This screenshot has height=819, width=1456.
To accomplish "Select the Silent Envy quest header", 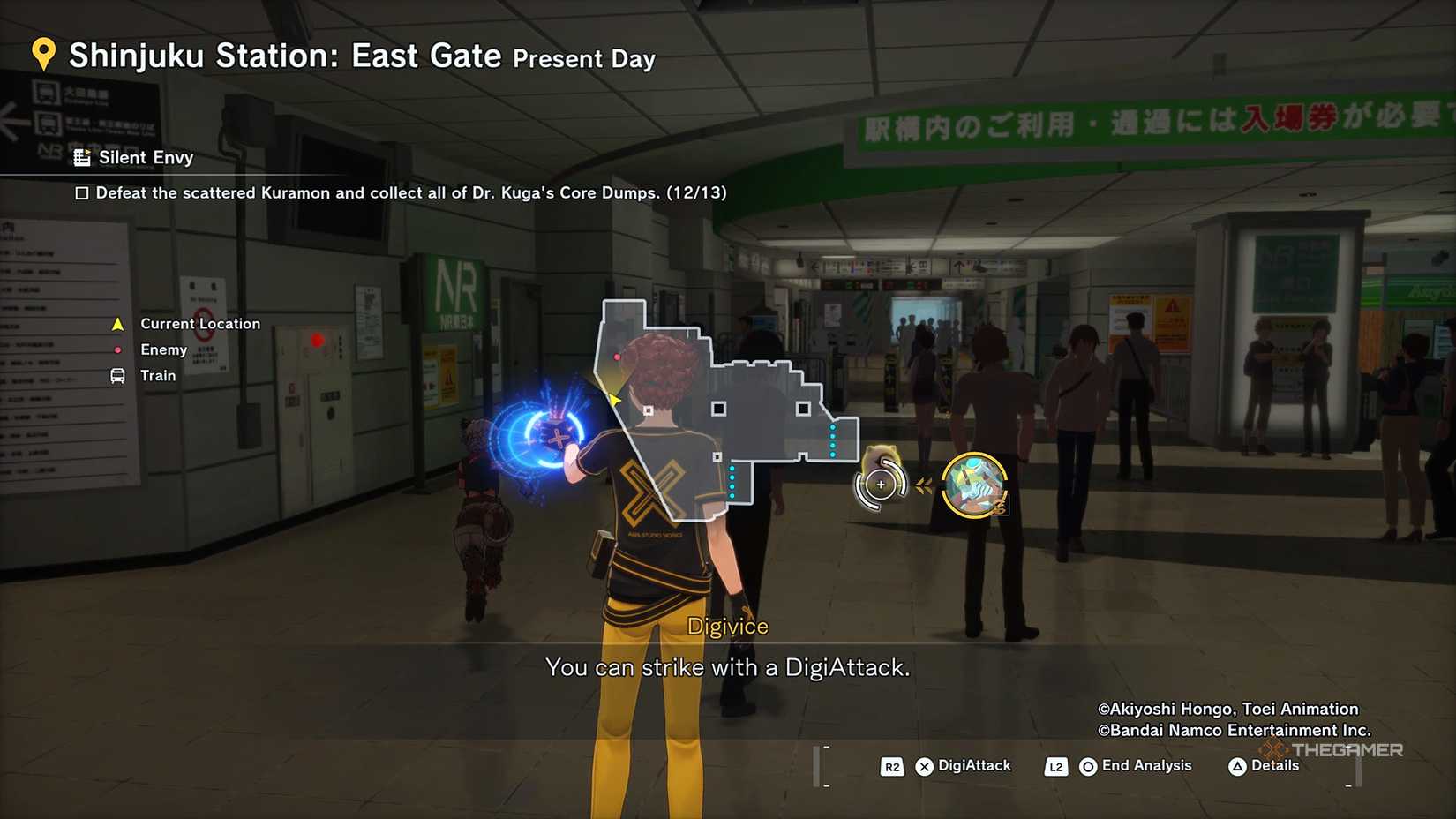I will [x=147, y=157].
